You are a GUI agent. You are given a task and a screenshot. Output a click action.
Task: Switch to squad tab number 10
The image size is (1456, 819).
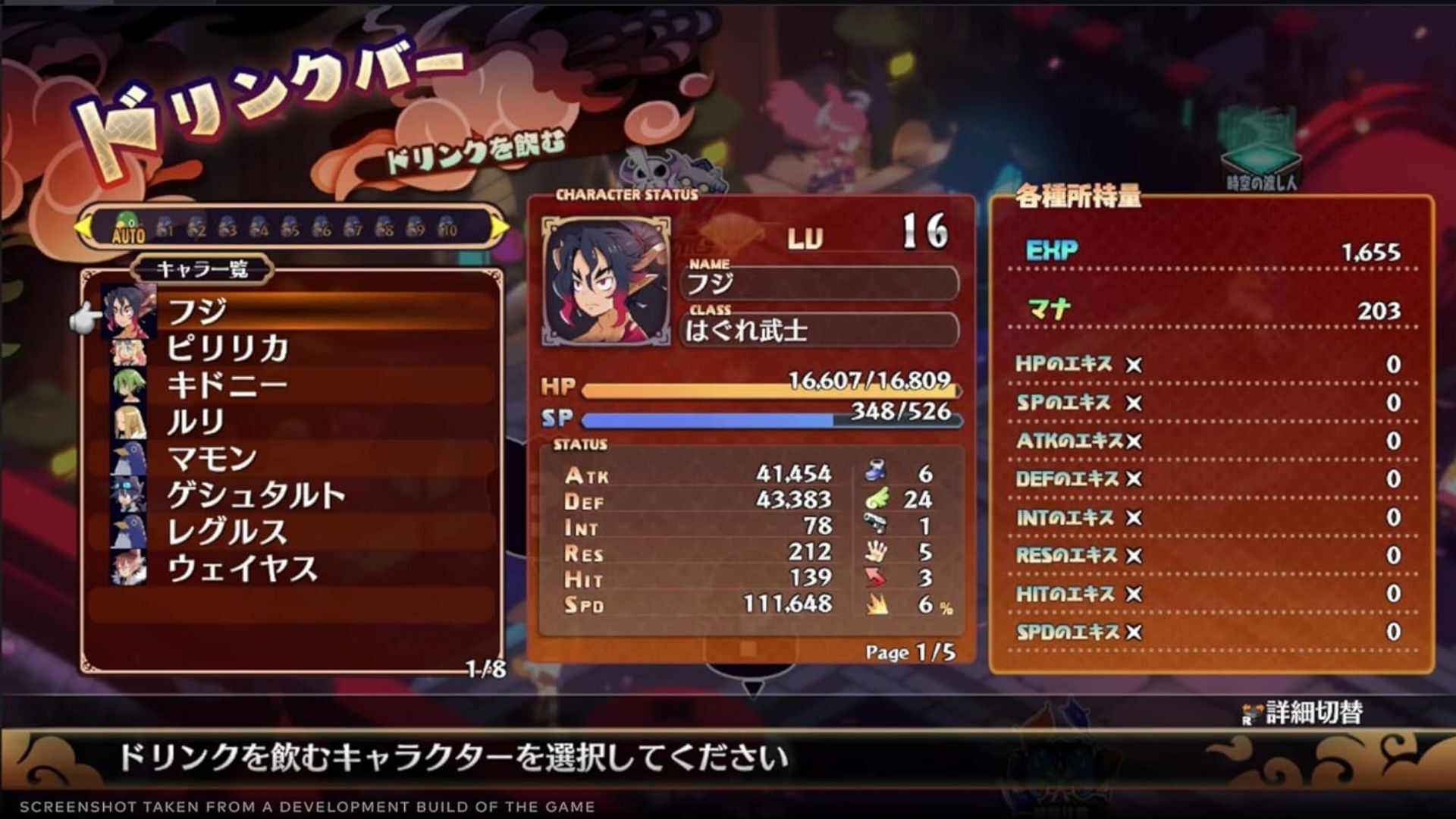click(447, 227)
